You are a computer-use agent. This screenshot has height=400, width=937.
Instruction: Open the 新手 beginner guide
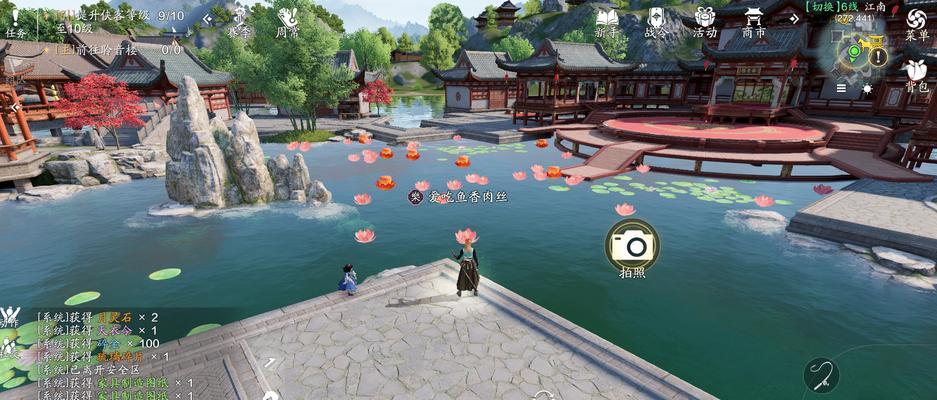[607, 20]
